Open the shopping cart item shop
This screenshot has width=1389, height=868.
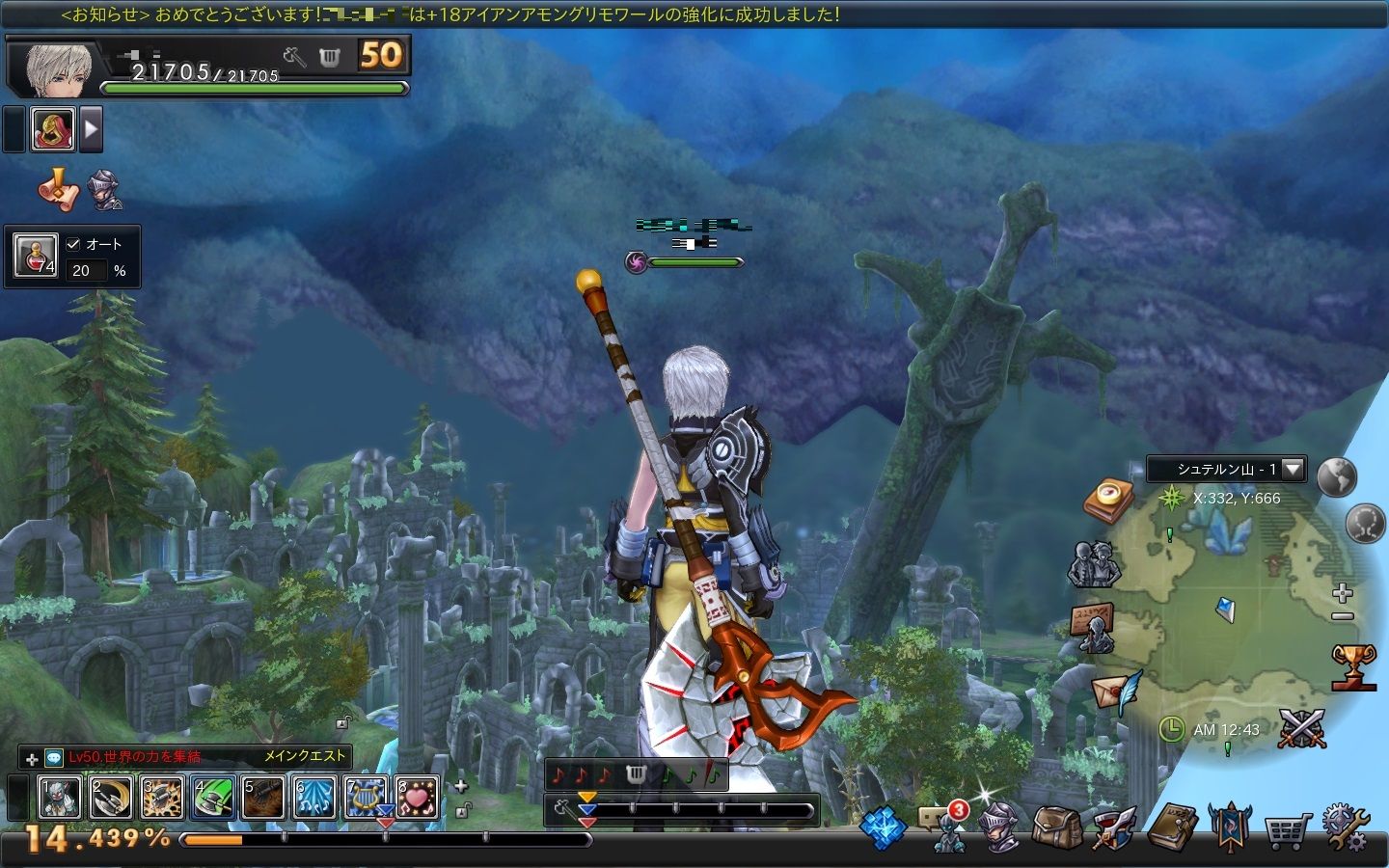point(1287,828)
